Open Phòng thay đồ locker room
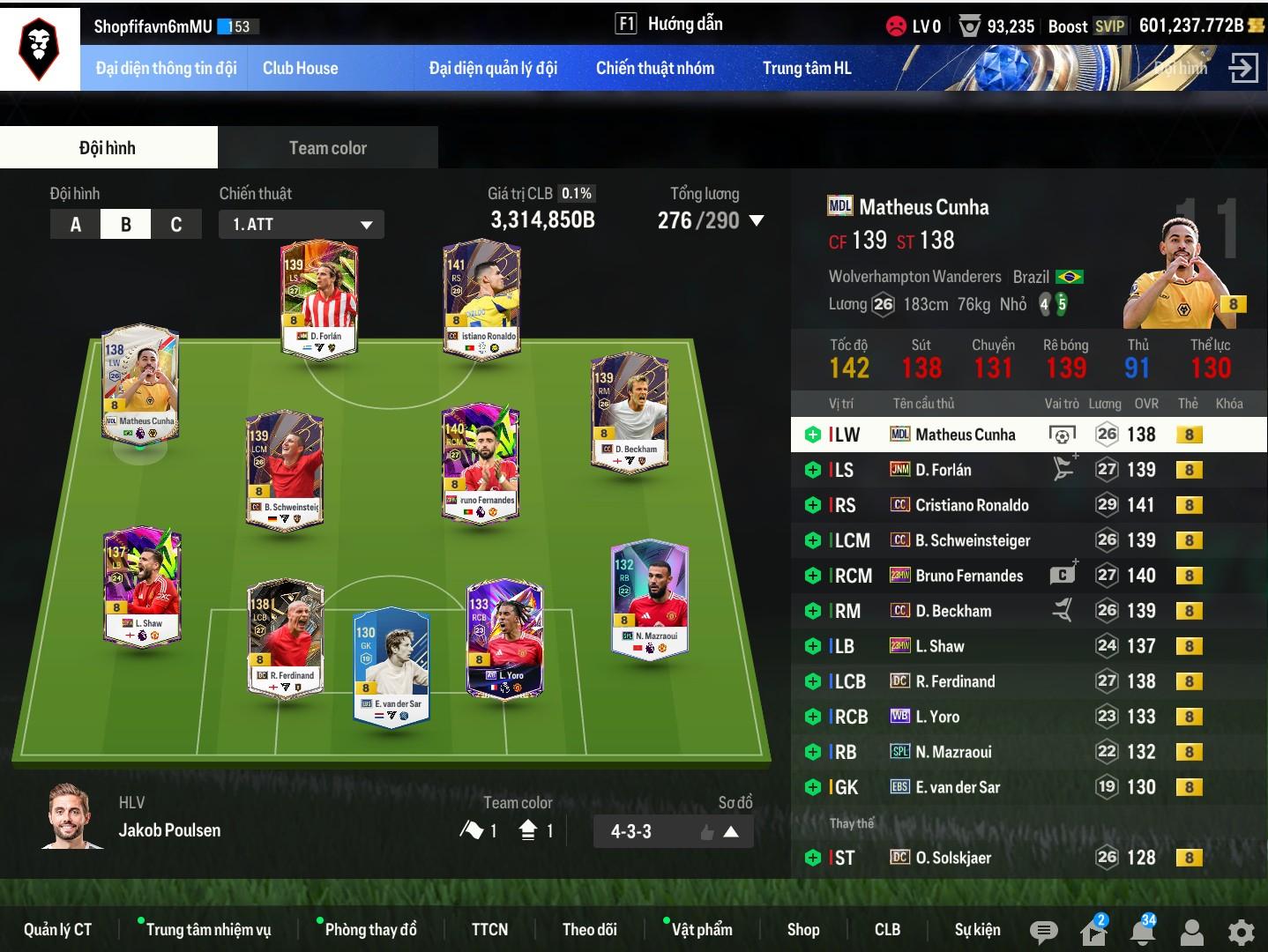This screenshot has height=952, width=1268. (370, 929)
